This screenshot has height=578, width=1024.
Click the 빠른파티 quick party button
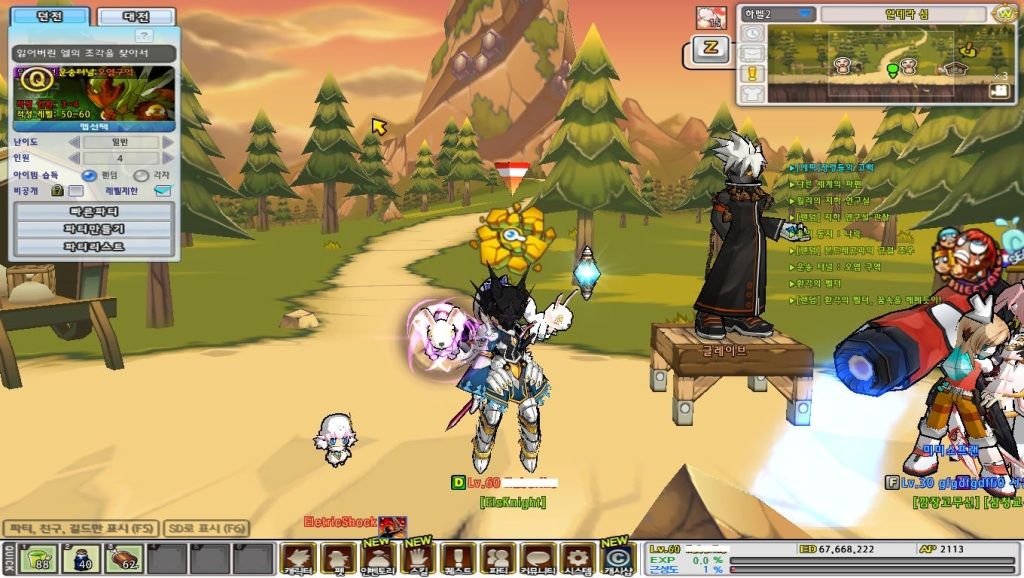(x=94, y=211)
